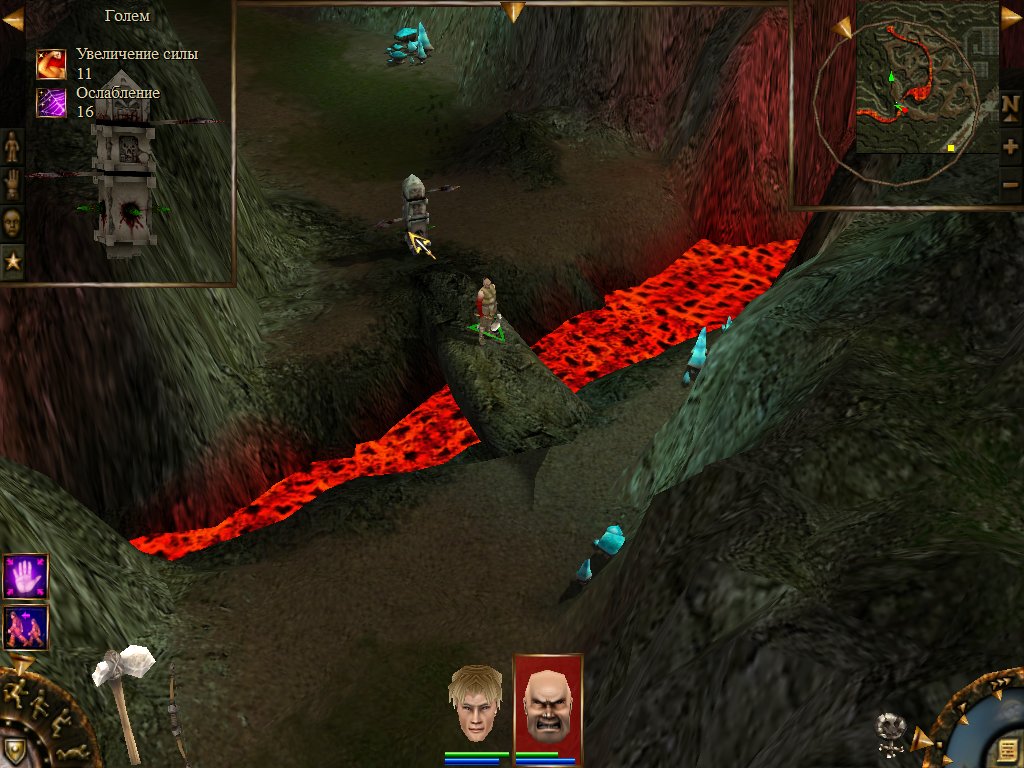This screenshot has width=1024, height=768.
Task: Collapse the Golem info panel arrow
Action: (x=13, y=19)
